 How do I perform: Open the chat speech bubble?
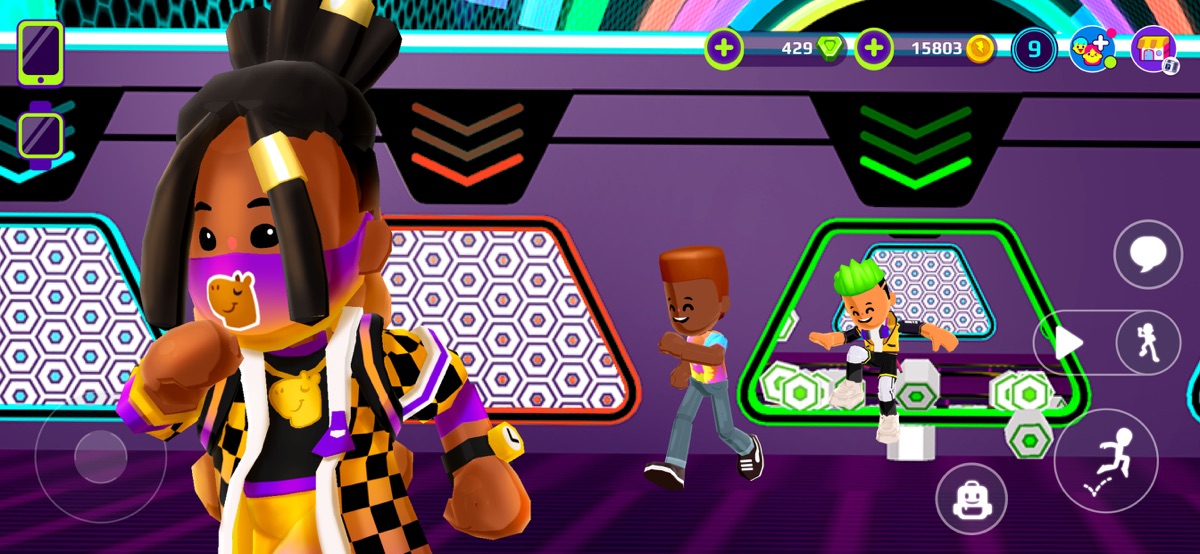pos(1147,255)
